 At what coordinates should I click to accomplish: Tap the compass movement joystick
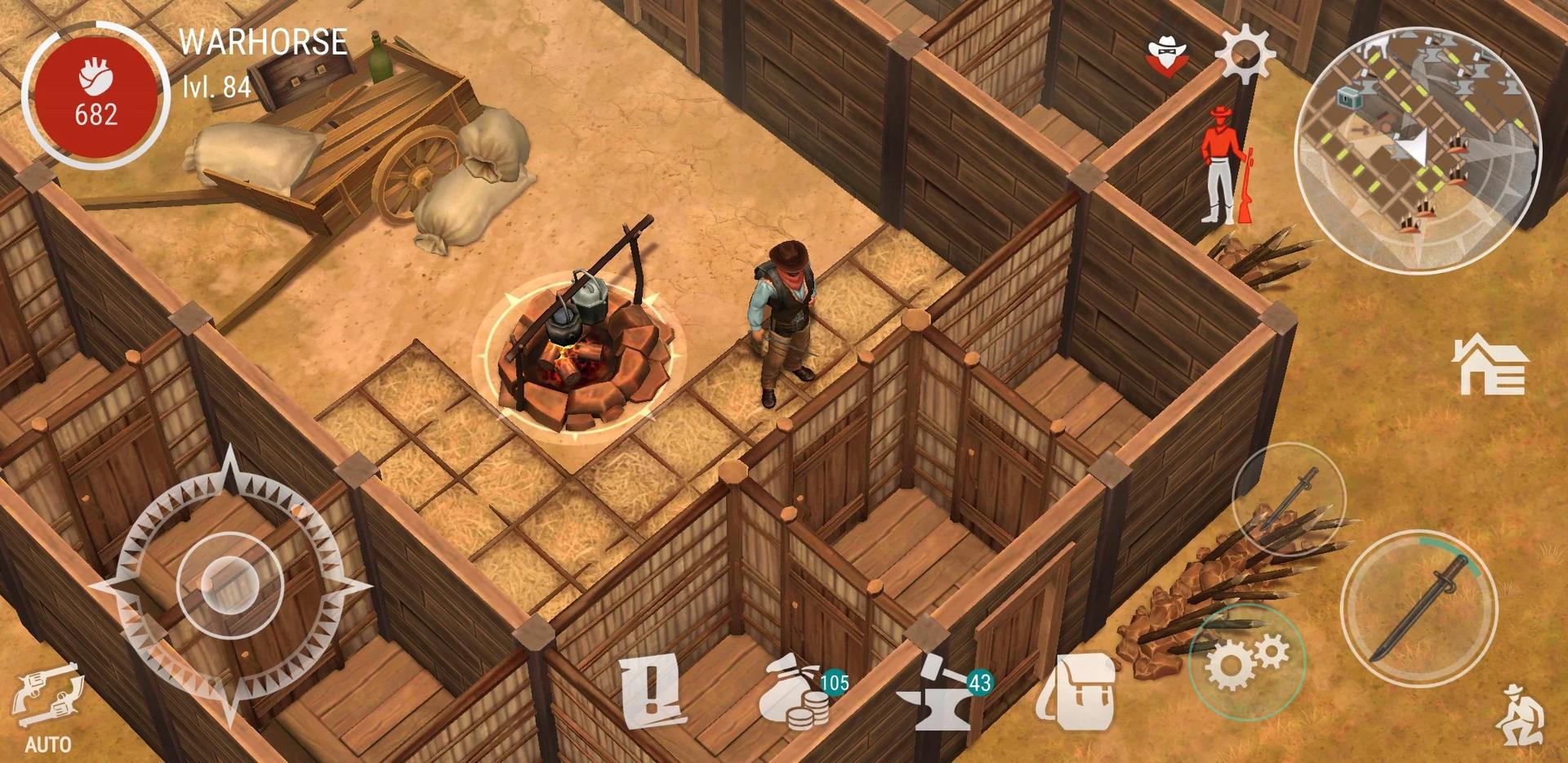point(230,583)
